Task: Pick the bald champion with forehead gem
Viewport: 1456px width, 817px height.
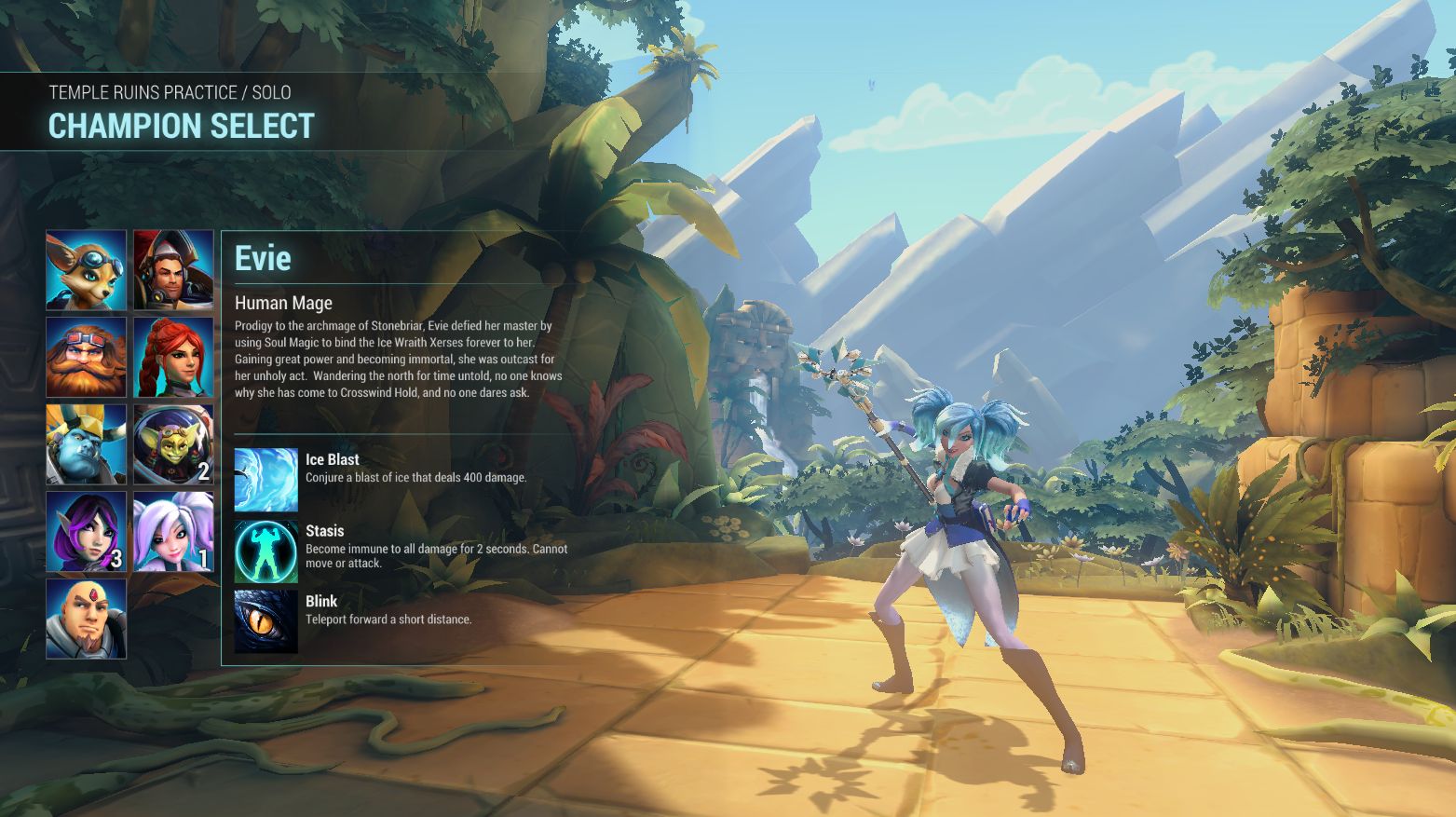Action: (x=87, y=619)
